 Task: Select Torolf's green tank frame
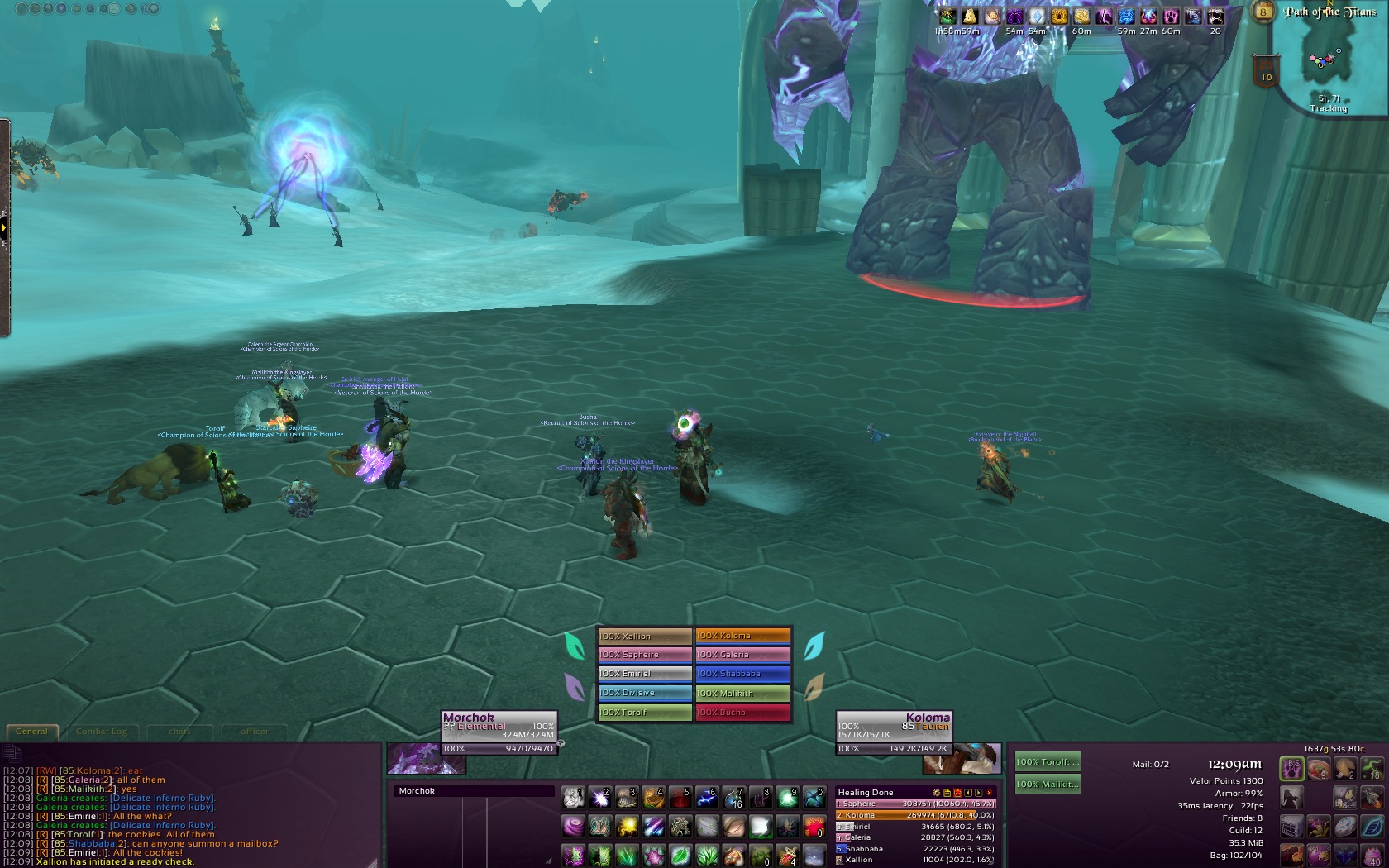[1047, 762]
